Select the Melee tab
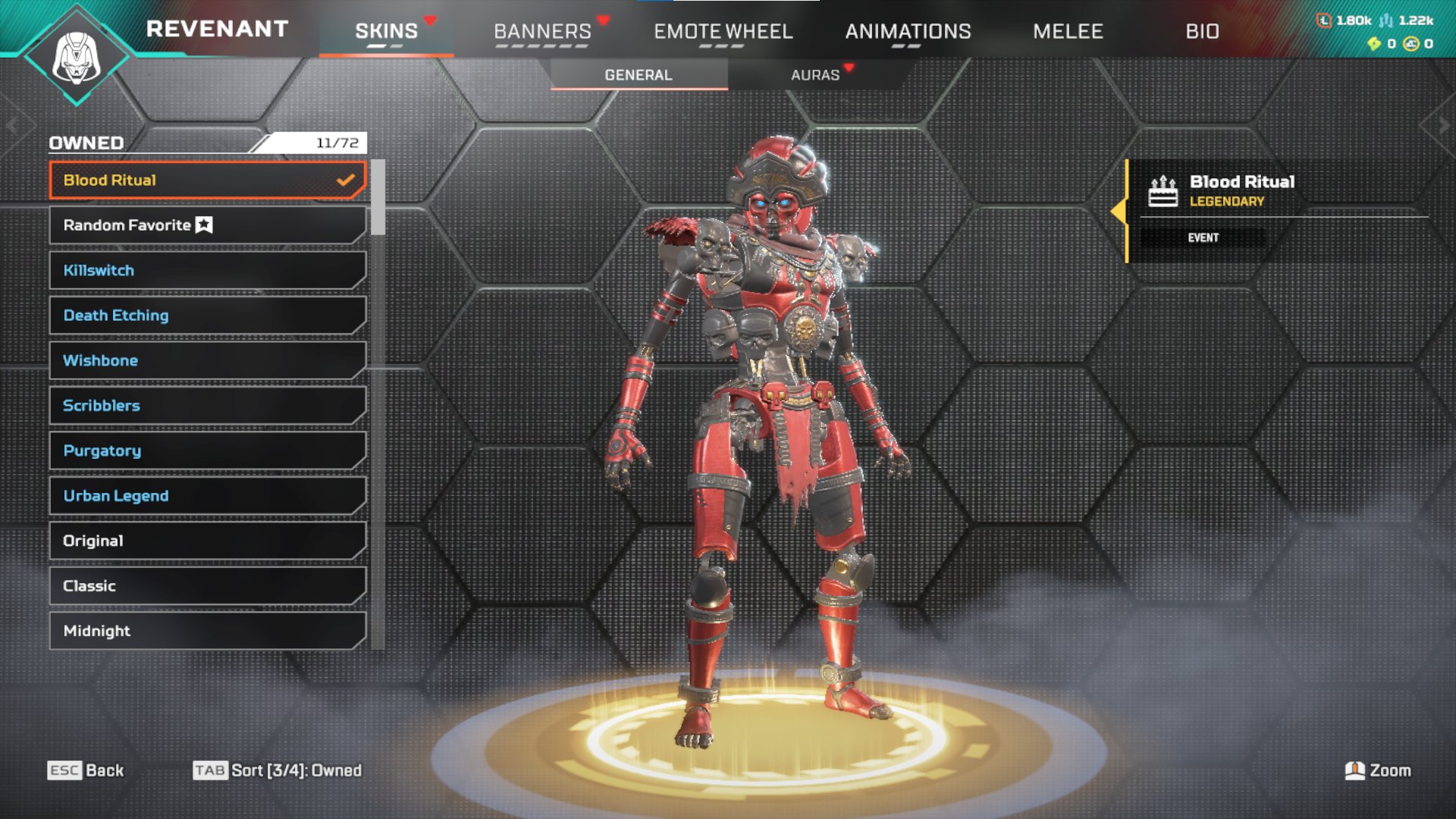The image size is (1456, 819). [1068, 31]
